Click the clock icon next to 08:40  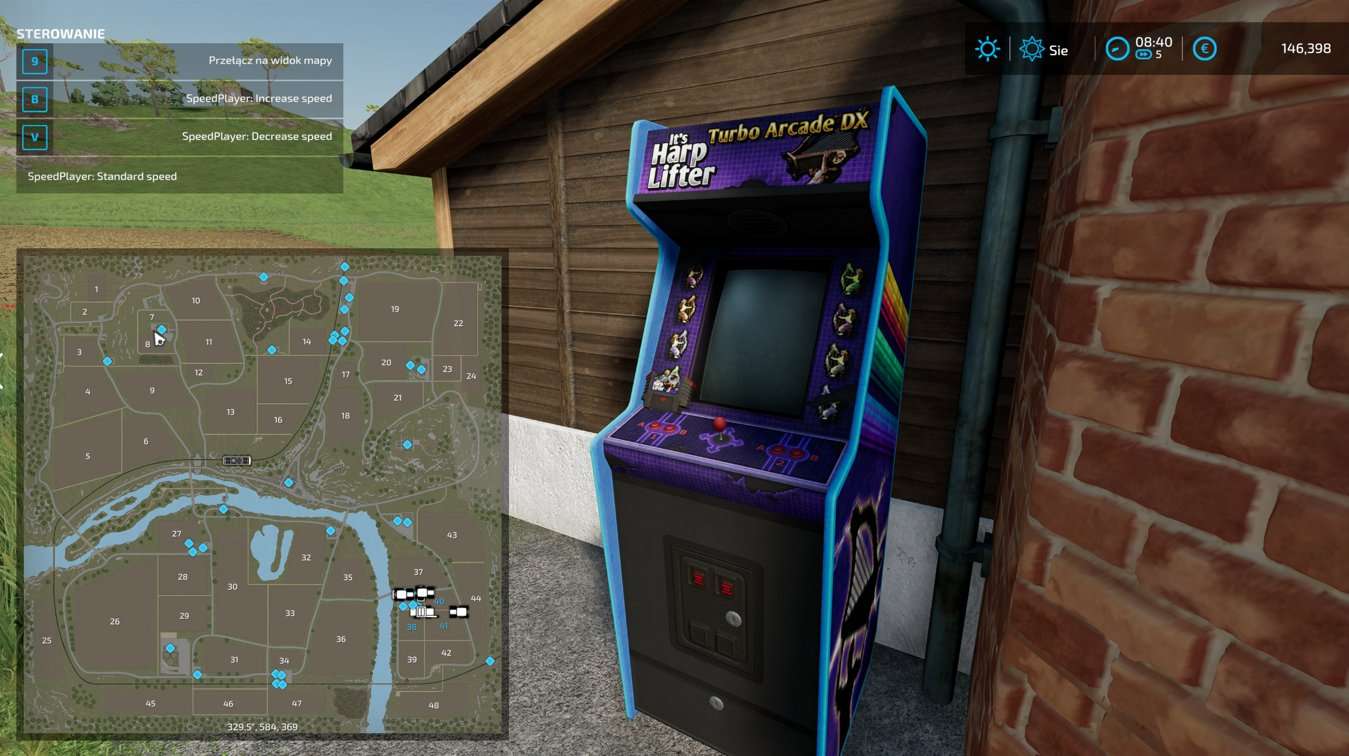point(1118,48)
